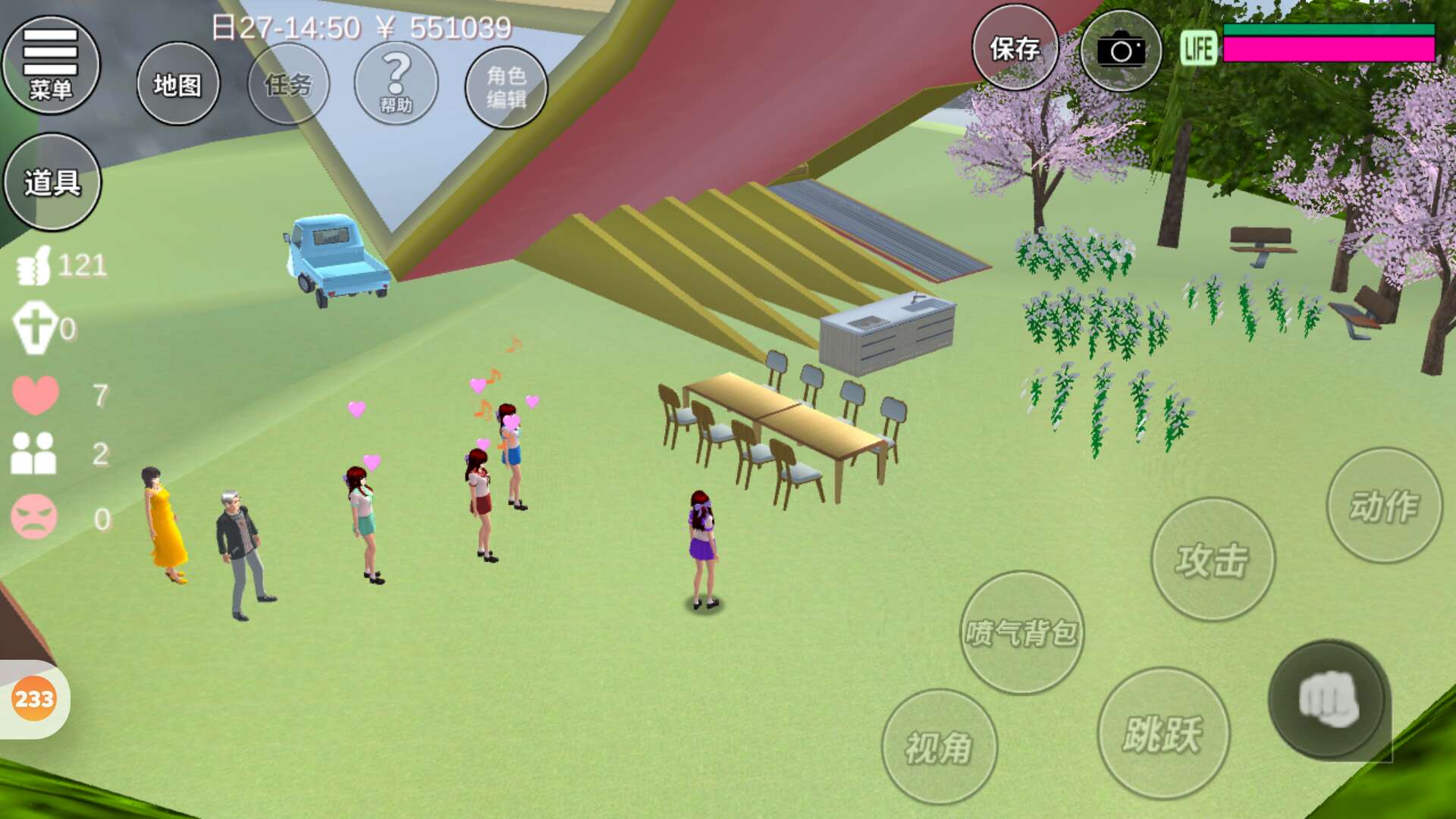1456x819 pixels.
Task: Hit the 攻击 attack button
Action: point(1213,560)
